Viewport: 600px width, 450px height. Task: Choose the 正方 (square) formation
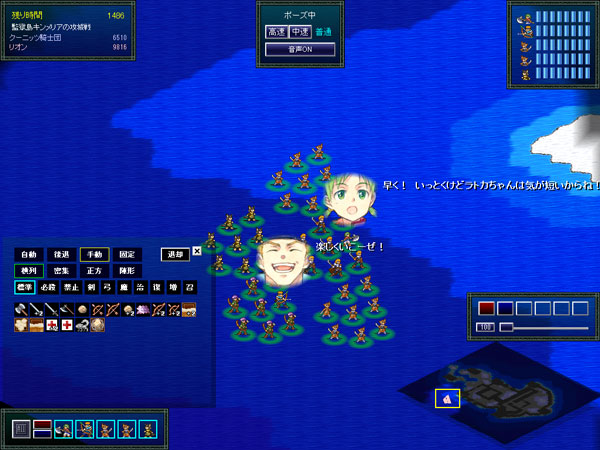coord(94,271)
